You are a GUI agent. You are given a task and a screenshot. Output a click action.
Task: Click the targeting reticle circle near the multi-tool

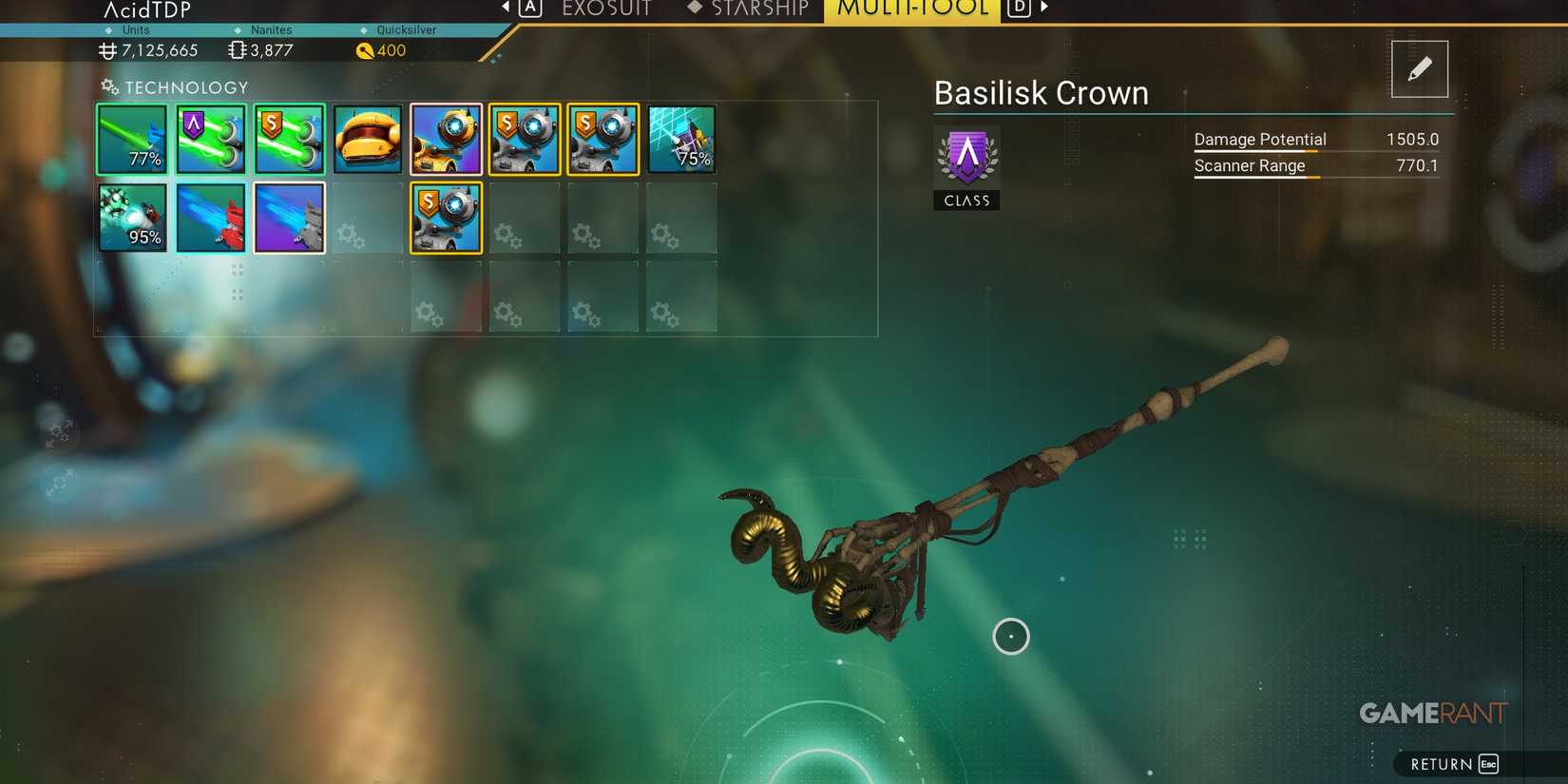click(1011, 636)
